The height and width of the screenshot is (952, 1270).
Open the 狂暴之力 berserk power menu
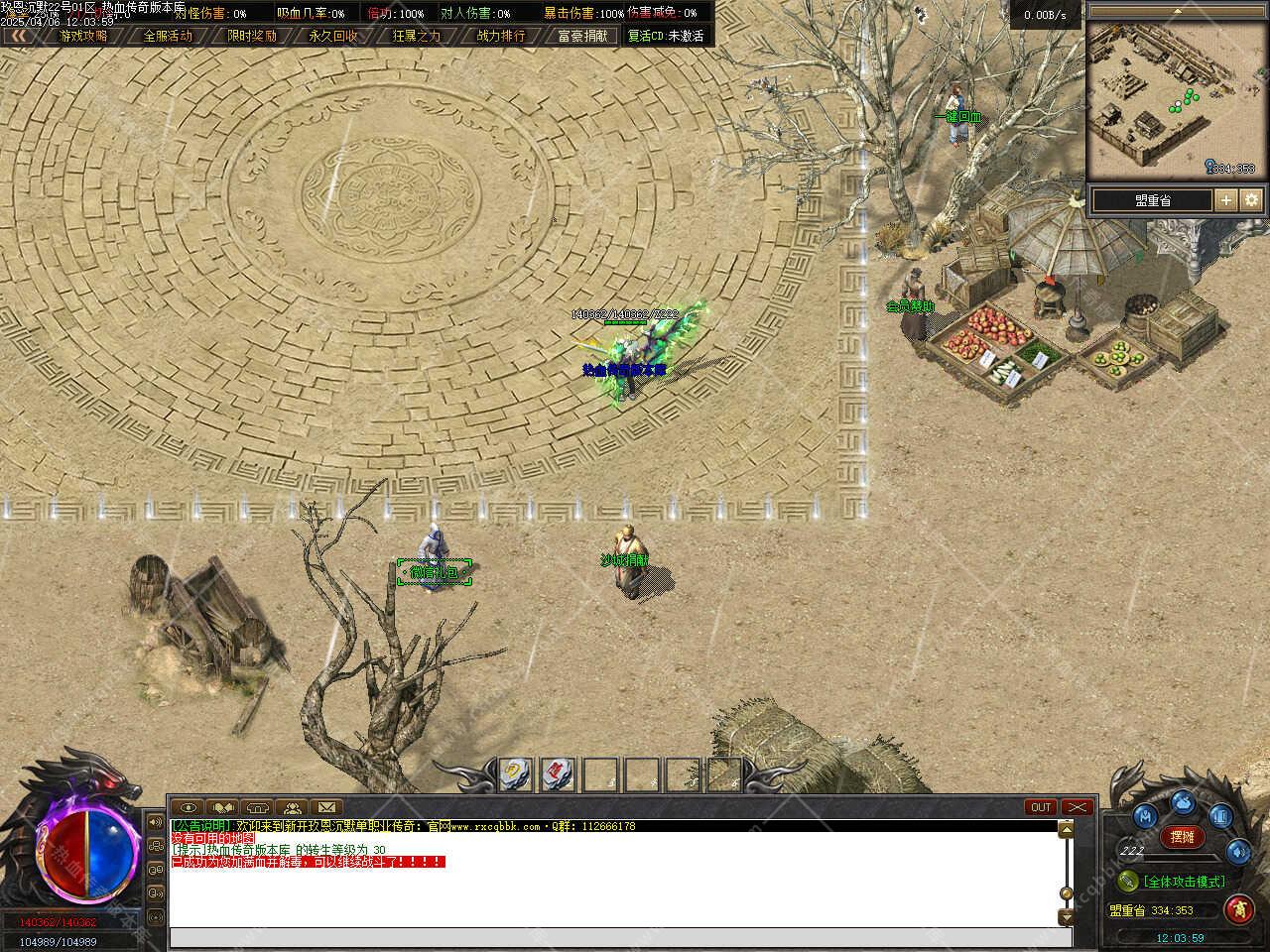(417, 36)
